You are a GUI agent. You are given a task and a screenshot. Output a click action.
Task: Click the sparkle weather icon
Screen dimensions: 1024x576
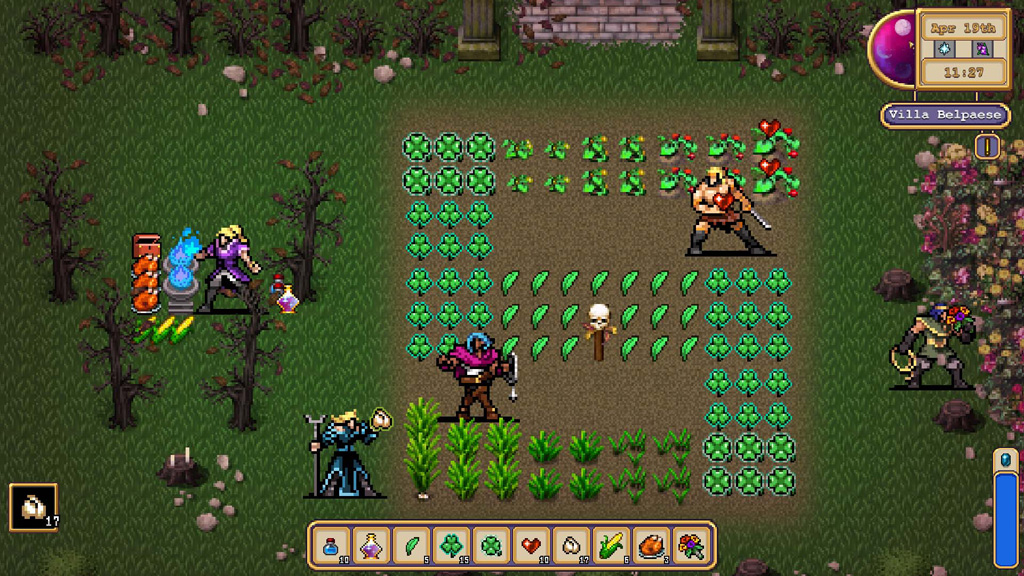click(945, 48)
